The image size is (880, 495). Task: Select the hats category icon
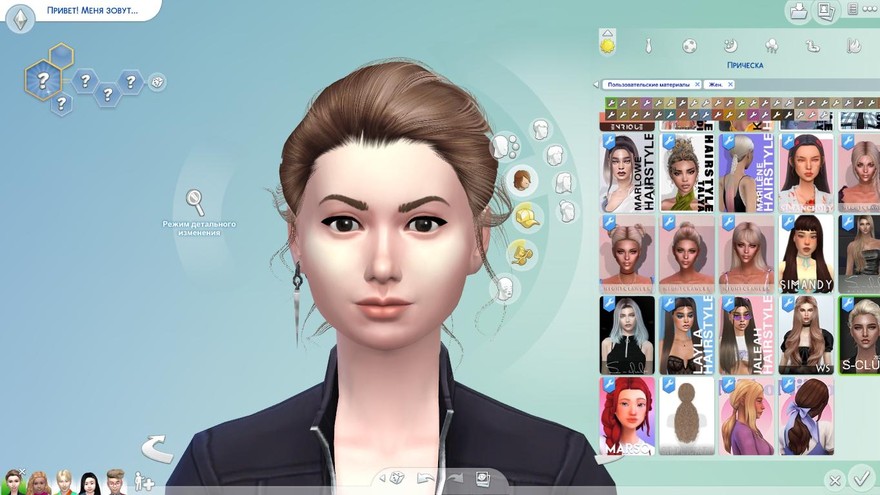tap(526, 215)
